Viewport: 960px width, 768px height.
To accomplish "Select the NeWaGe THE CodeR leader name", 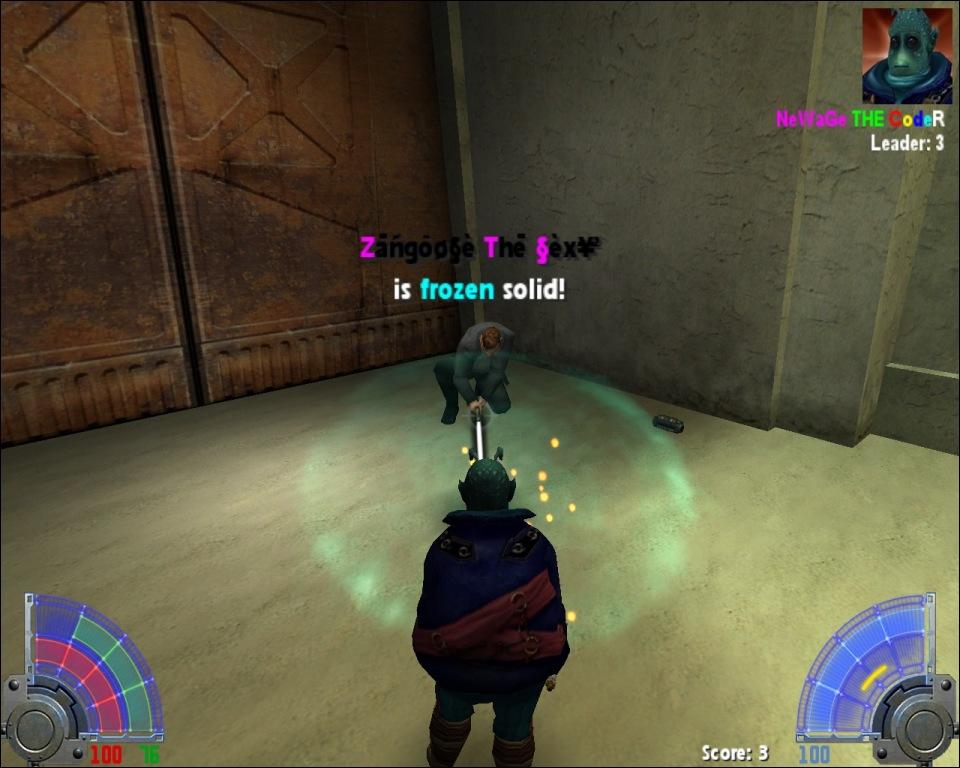I will coord(860,119).
